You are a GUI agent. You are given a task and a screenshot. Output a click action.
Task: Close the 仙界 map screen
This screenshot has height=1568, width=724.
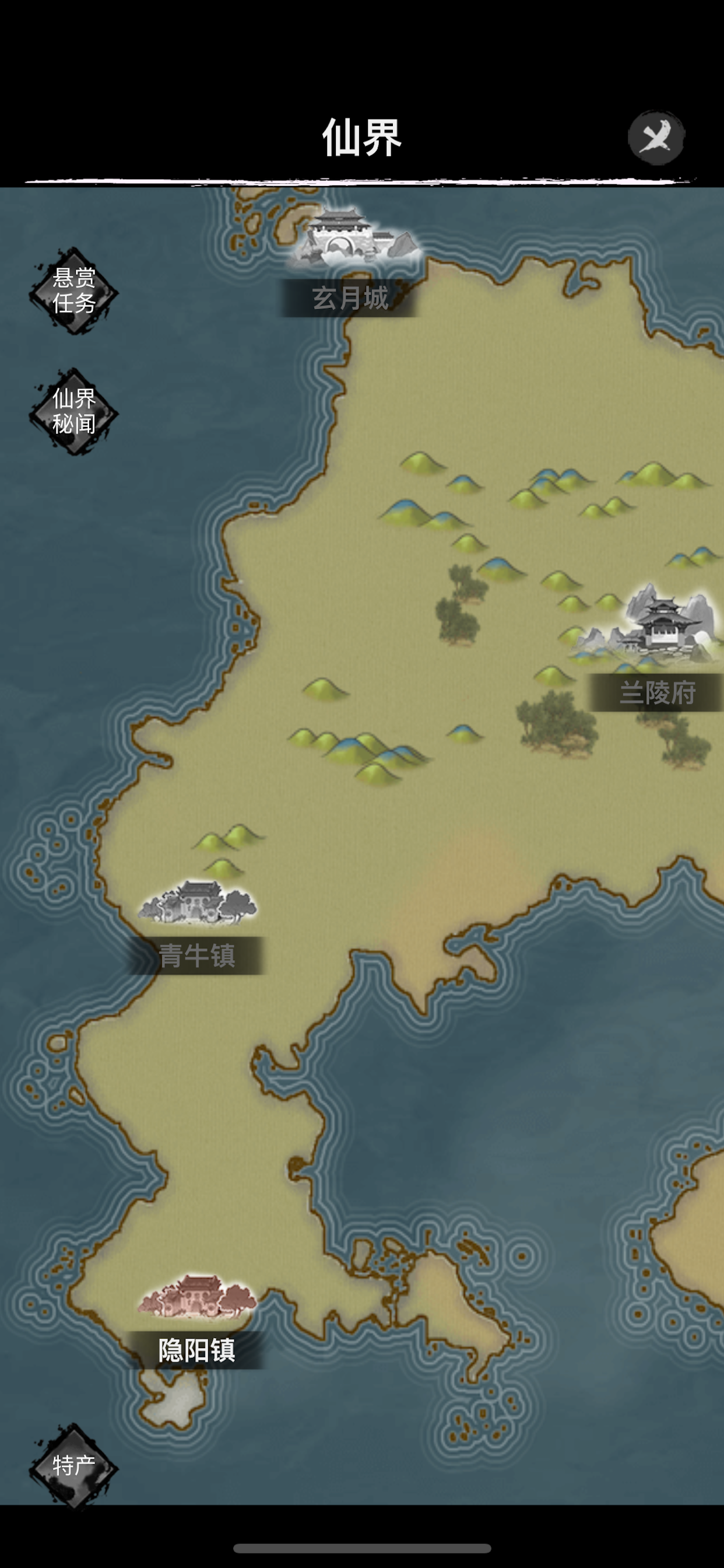(656, 138)
